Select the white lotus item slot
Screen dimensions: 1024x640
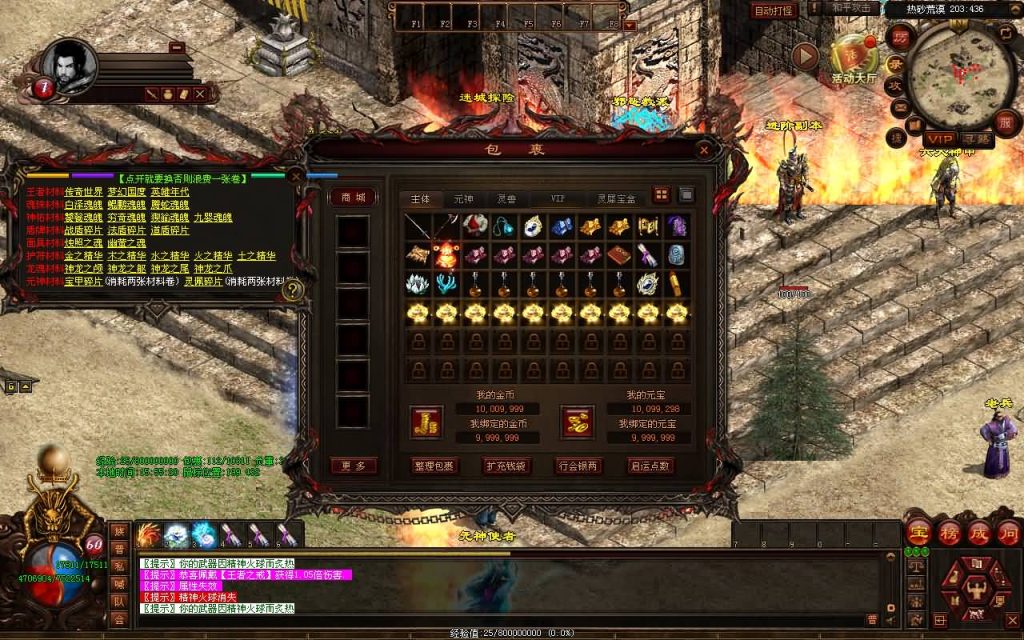point(418,284)
